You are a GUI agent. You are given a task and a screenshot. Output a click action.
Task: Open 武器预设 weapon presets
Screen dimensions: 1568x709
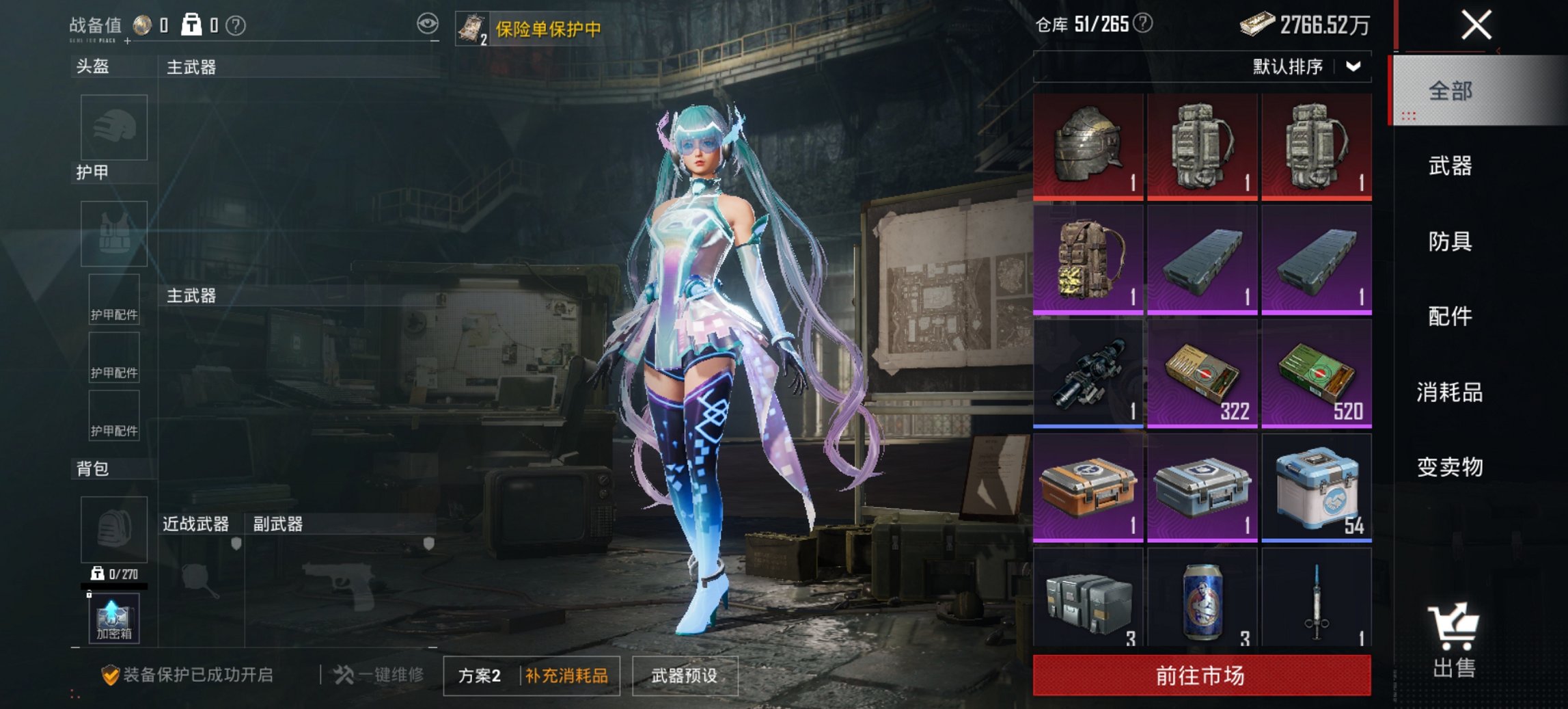pyautogui.click(x=685, y=673)
